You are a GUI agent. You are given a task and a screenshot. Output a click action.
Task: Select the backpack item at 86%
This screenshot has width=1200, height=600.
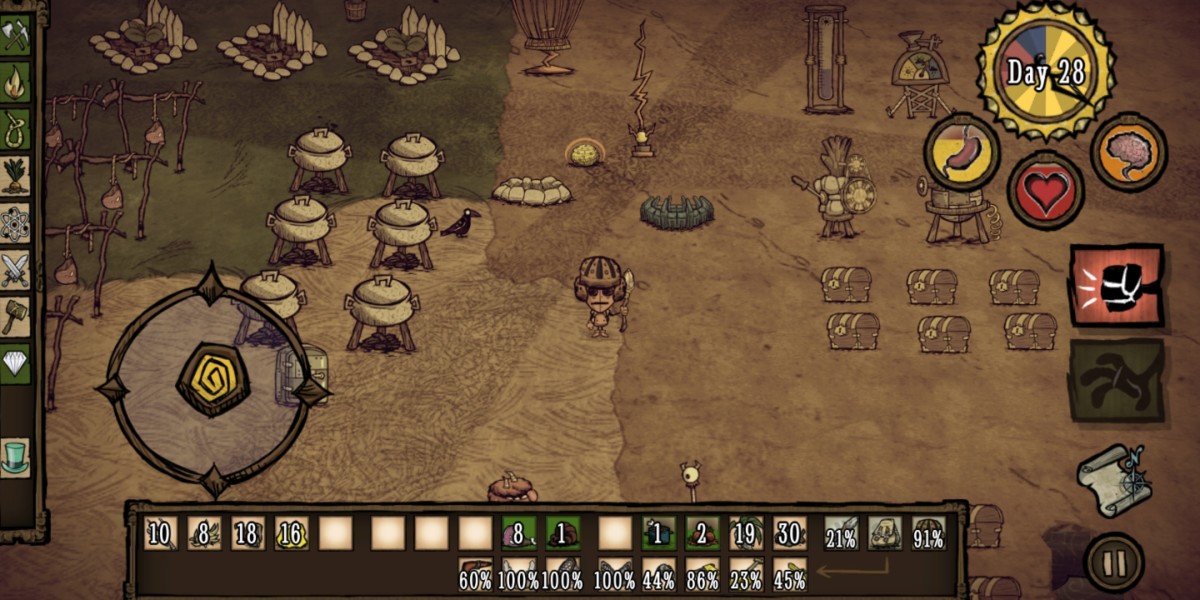[x=702, y=574]
